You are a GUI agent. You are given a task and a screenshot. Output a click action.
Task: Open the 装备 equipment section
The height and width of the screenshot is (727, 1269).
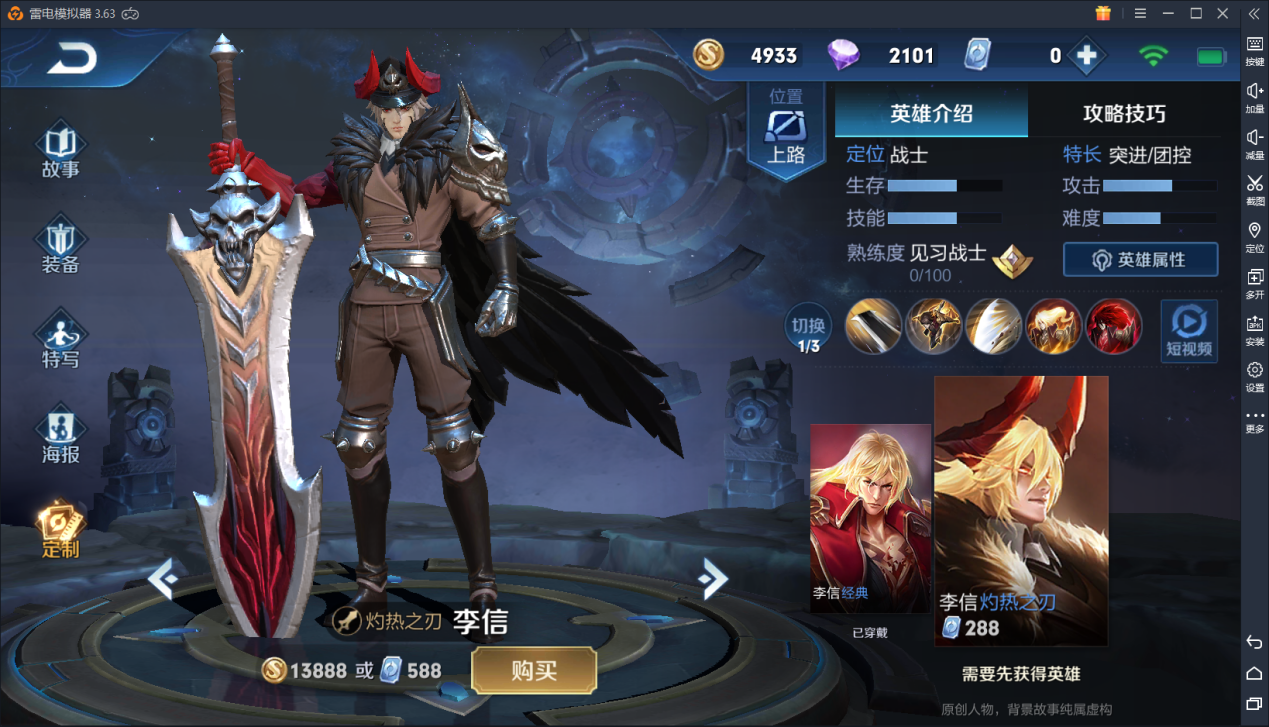[x=60, y=246]
